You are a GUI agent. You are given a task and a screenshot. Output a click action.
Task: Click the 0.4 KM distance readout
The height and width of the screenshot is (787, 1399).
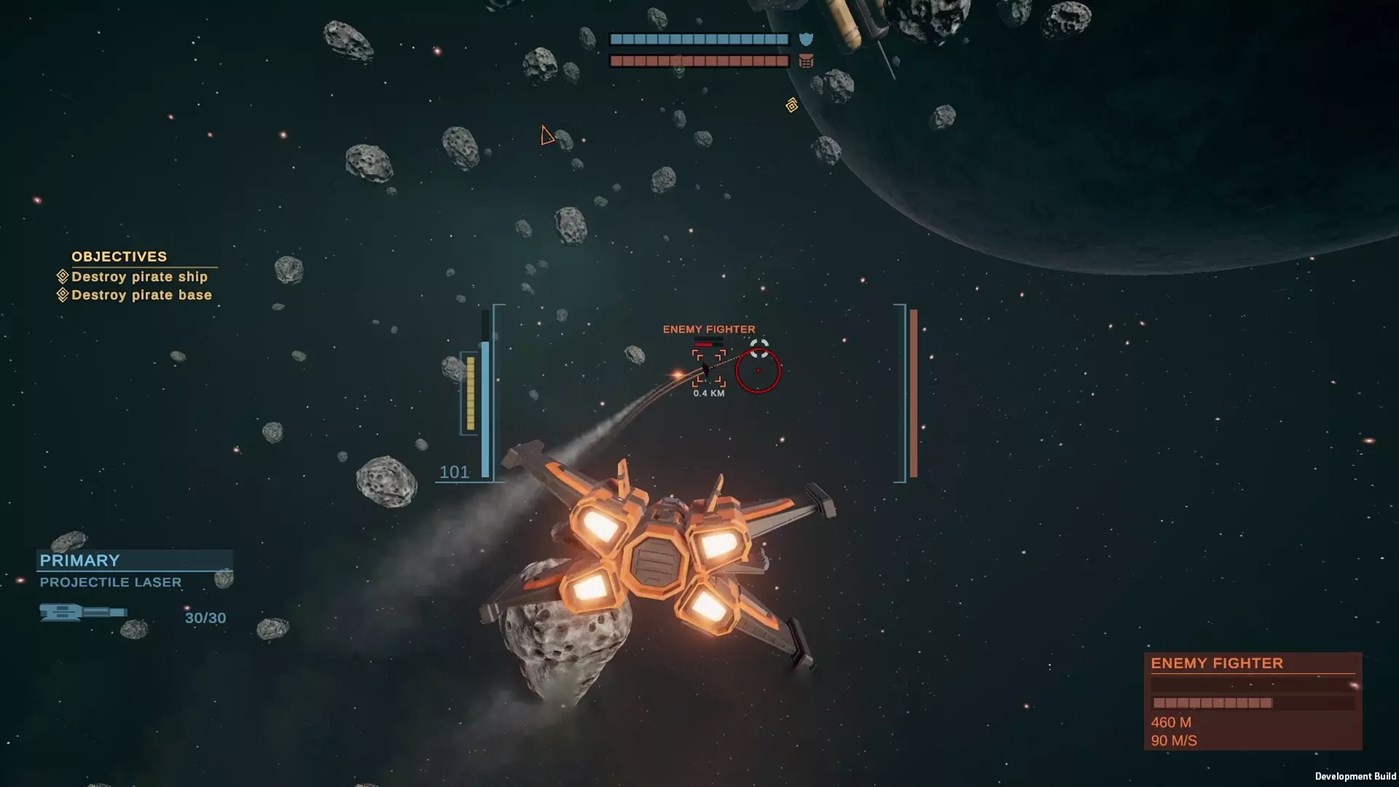coord(708,392)
